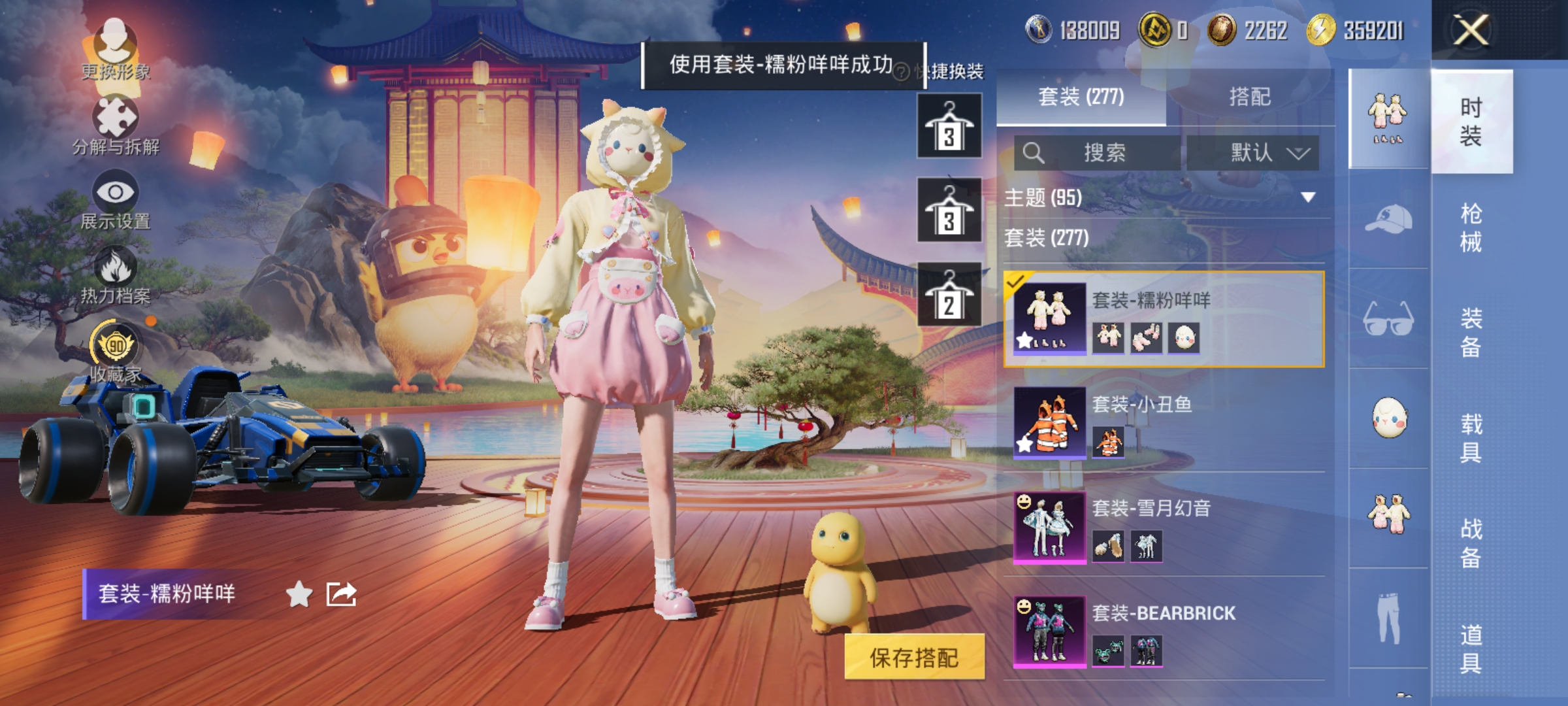Open the 默认 sorting dropdown

[1261, 150]
